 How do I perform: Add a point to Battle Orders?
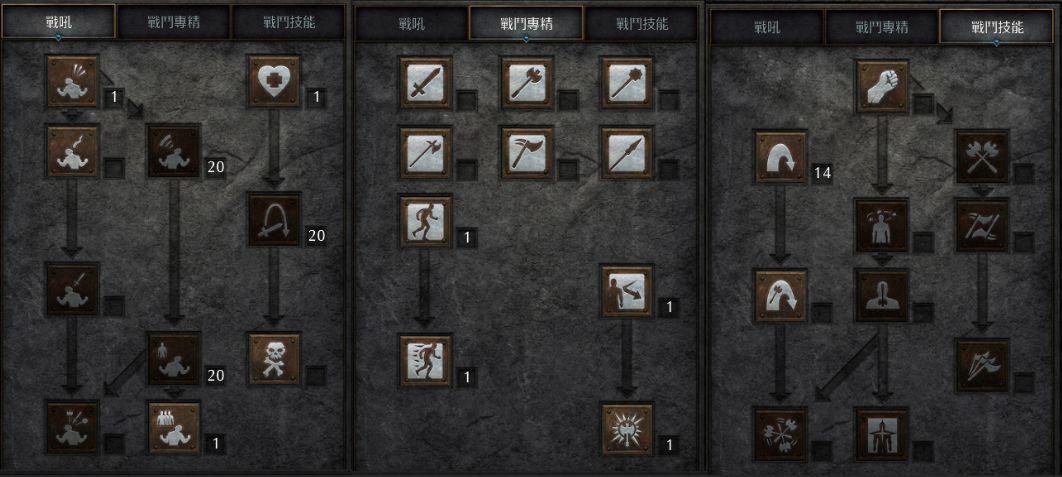click(x=174, y=358)
